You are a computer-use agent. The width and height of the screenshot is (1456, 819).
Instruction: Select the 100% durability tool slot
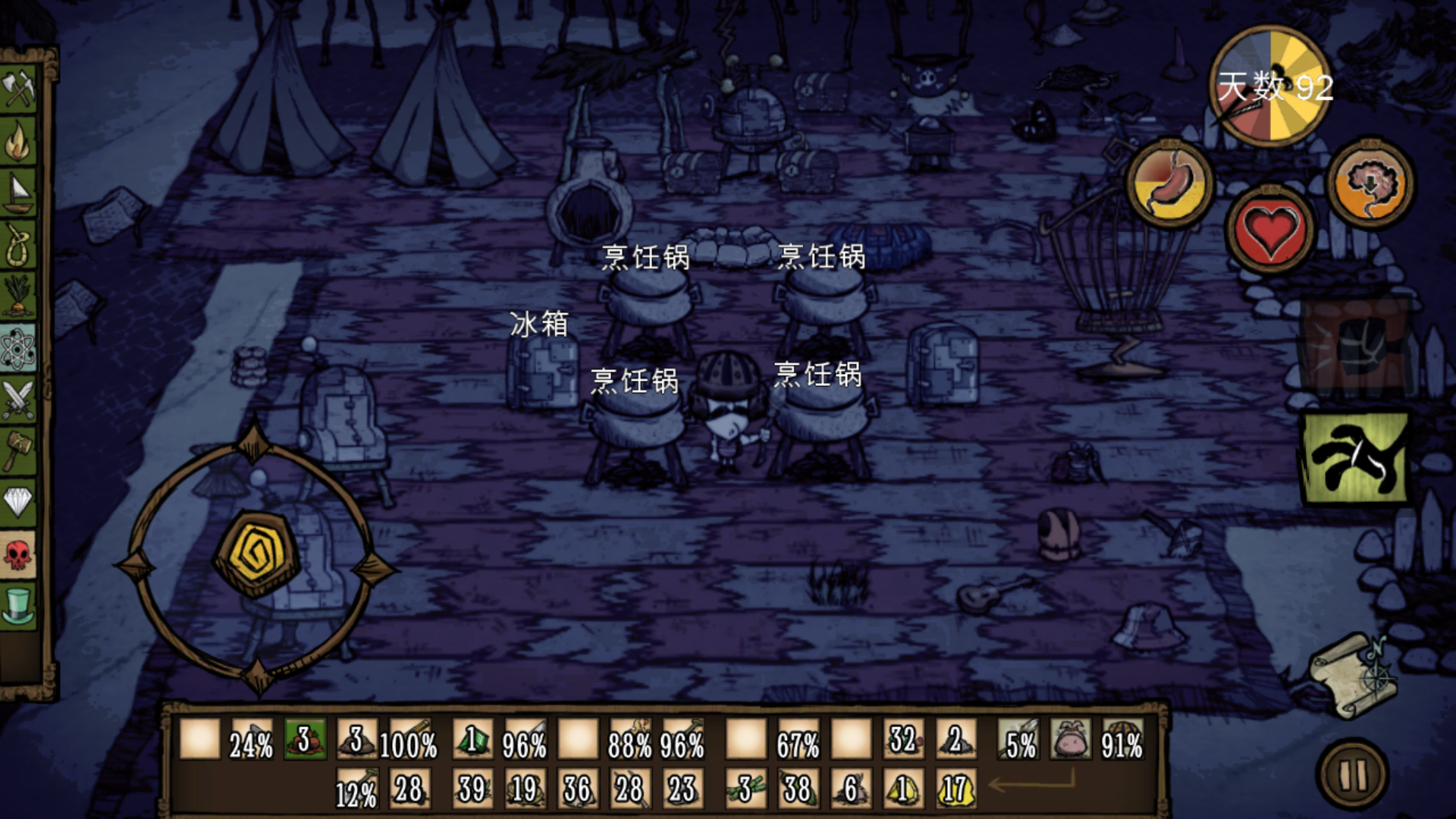[409, 739]
